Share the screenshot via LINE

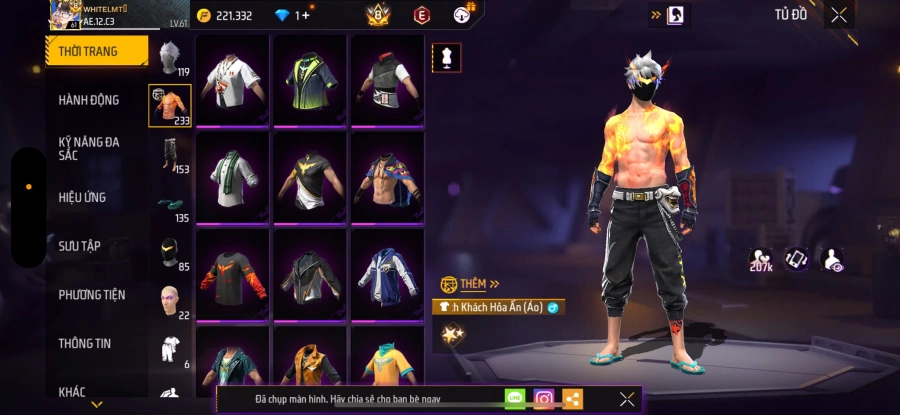[515, 399]
